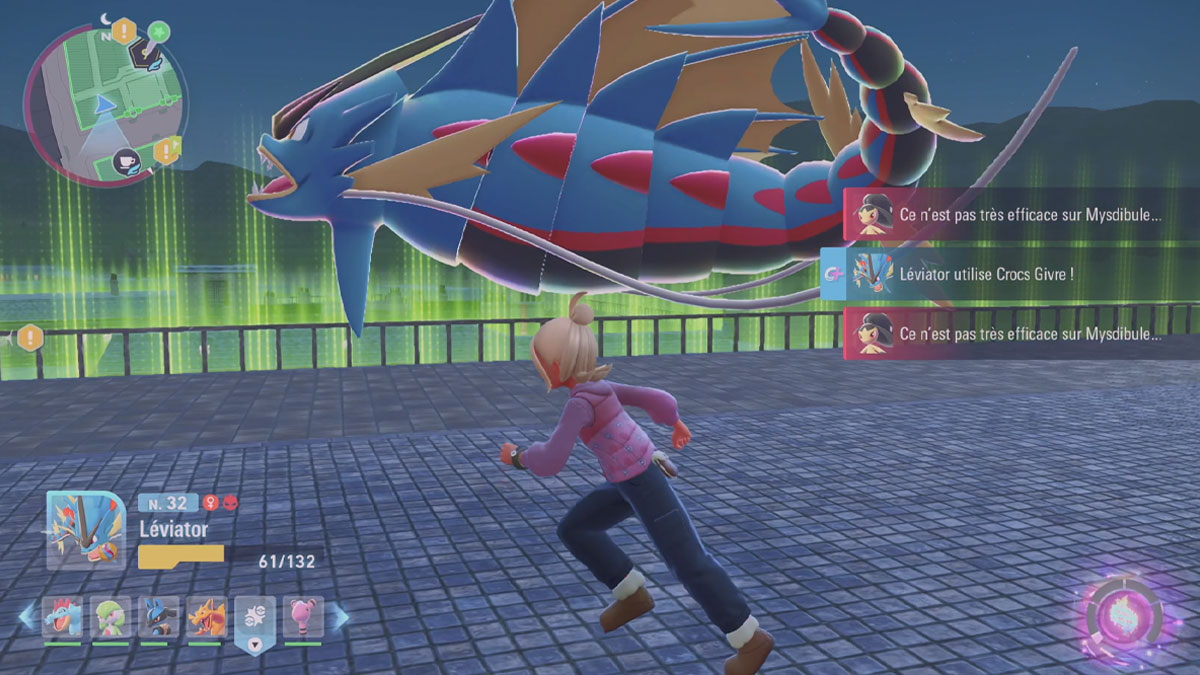Image resolution: width=1200 pixels, height=675 pixels.
Task: Open the highlighted Poké Ball party slot
Action: pos(254,622)
